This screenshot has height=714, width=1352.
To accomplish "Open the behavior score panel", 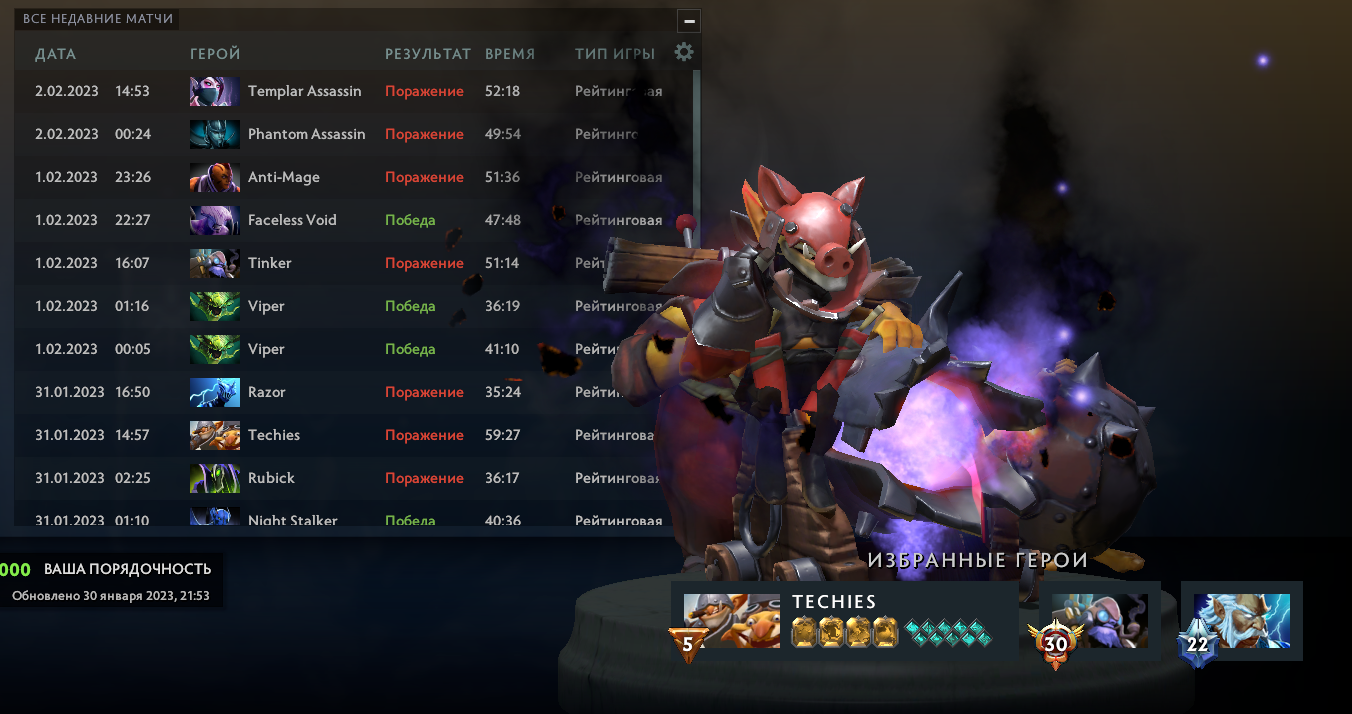I will [112, 581].
